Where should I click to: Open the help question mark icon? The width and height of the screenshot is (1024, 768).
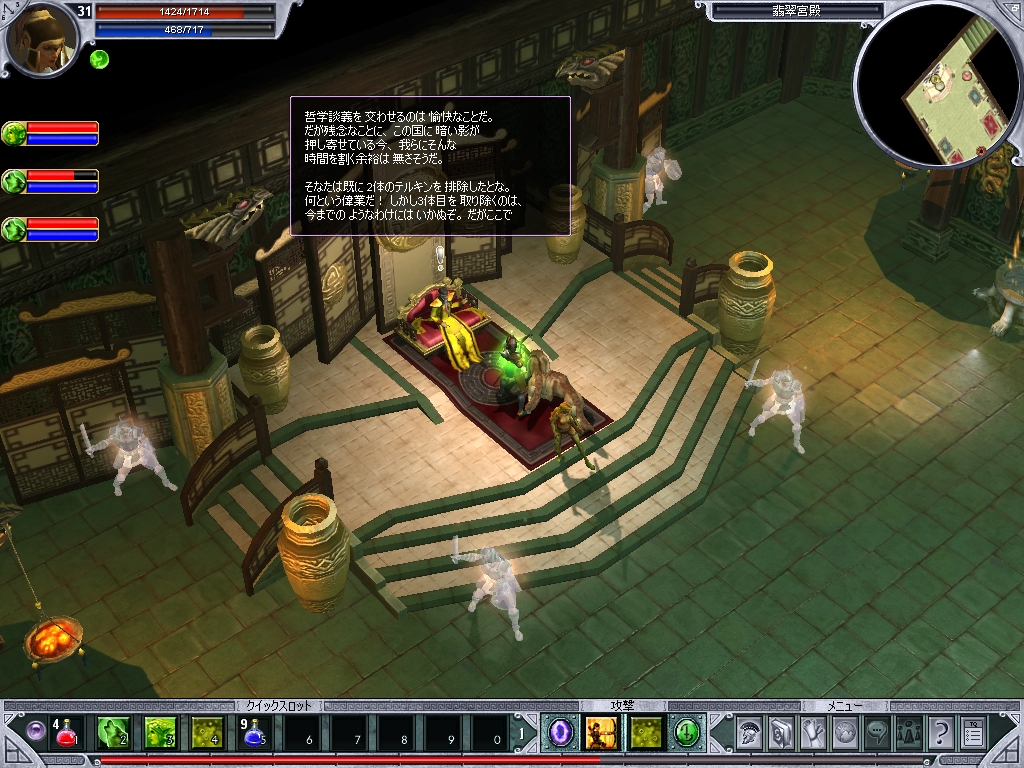(940, 734)
